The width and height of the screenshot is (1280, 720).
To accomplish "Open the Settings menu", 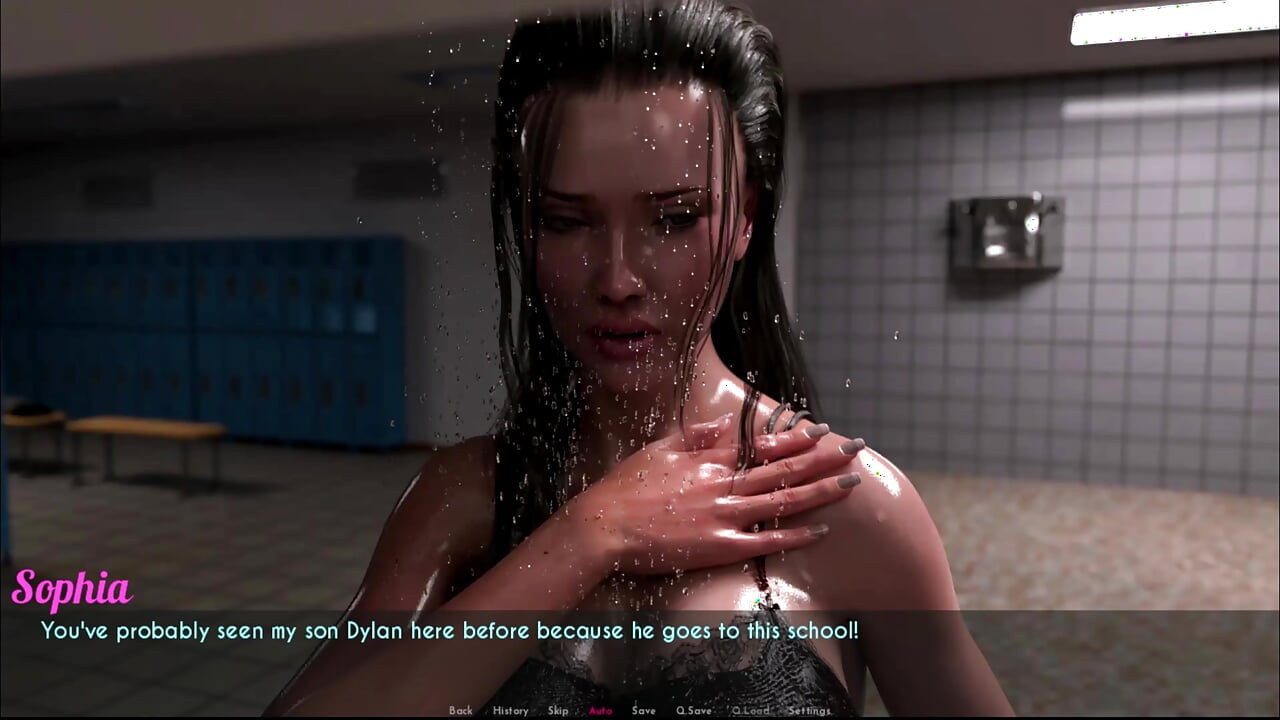I will [x=809, y=711].
